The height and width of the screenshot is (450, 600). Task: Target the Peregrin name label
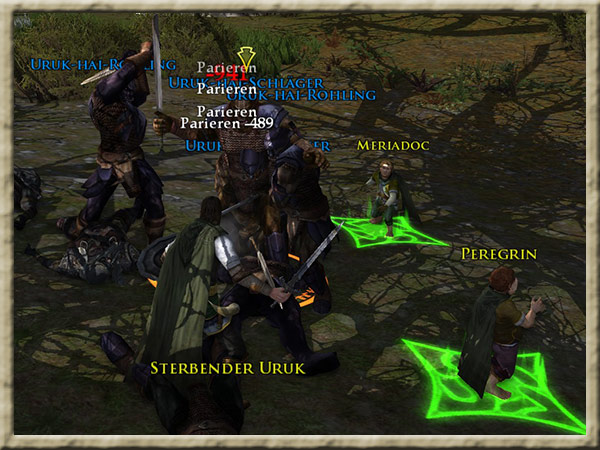pos(499,254)
